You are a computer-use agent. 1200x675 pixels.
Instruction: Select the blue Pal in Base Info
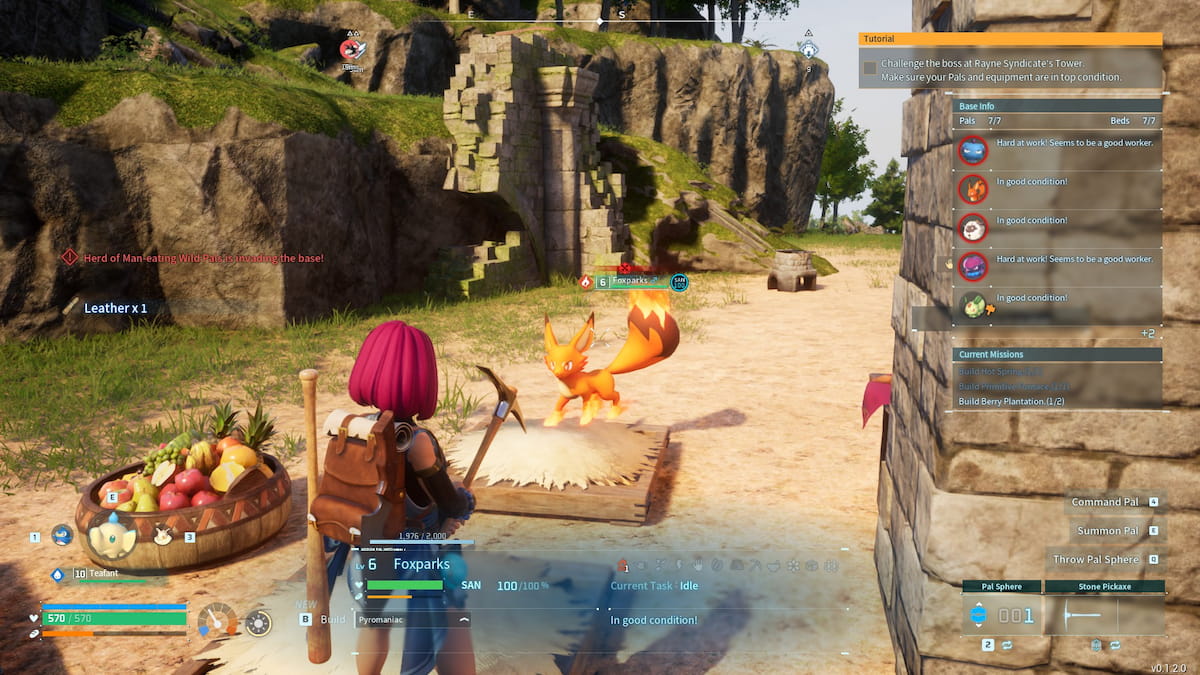[x=973, y=151]
